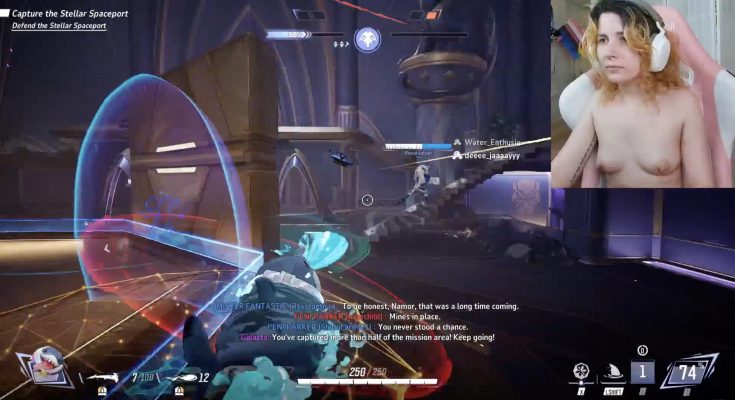Activate the bubble ability icon
Viewport: 735px width, 400px height.
pyautogui.click(x=580, y=372)
